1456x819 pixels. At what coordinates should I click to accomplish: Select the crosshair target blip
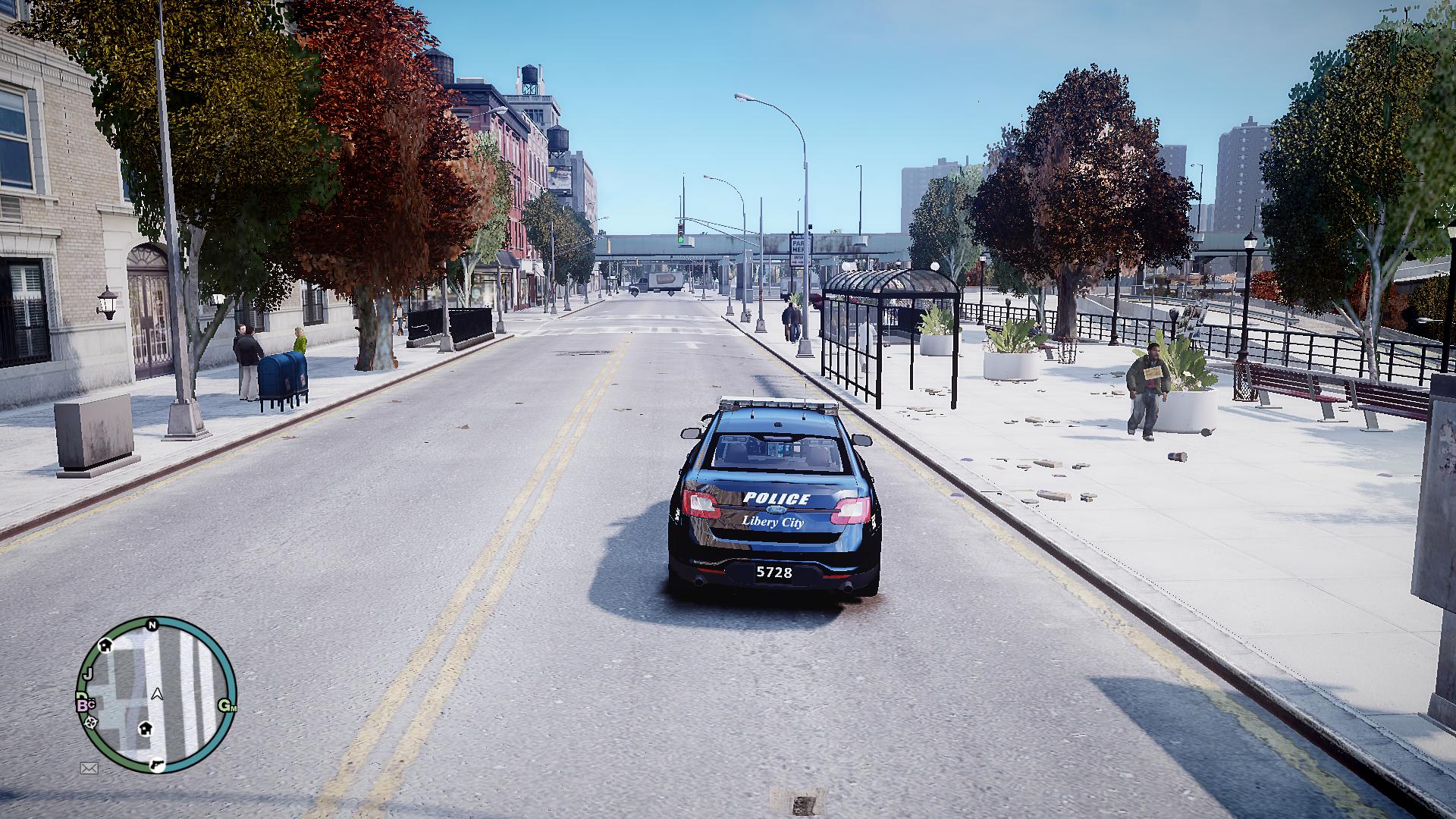coord(91,722)
